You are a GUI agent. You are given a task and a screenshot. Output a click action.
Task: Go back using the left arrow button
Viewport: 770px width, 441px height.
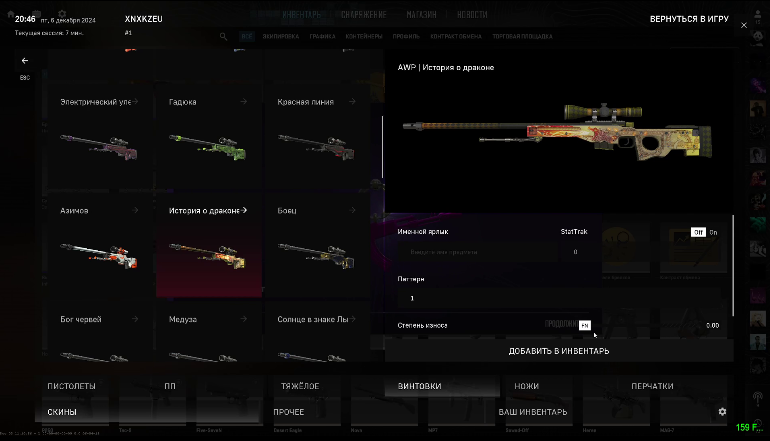(x=25, y=61)
